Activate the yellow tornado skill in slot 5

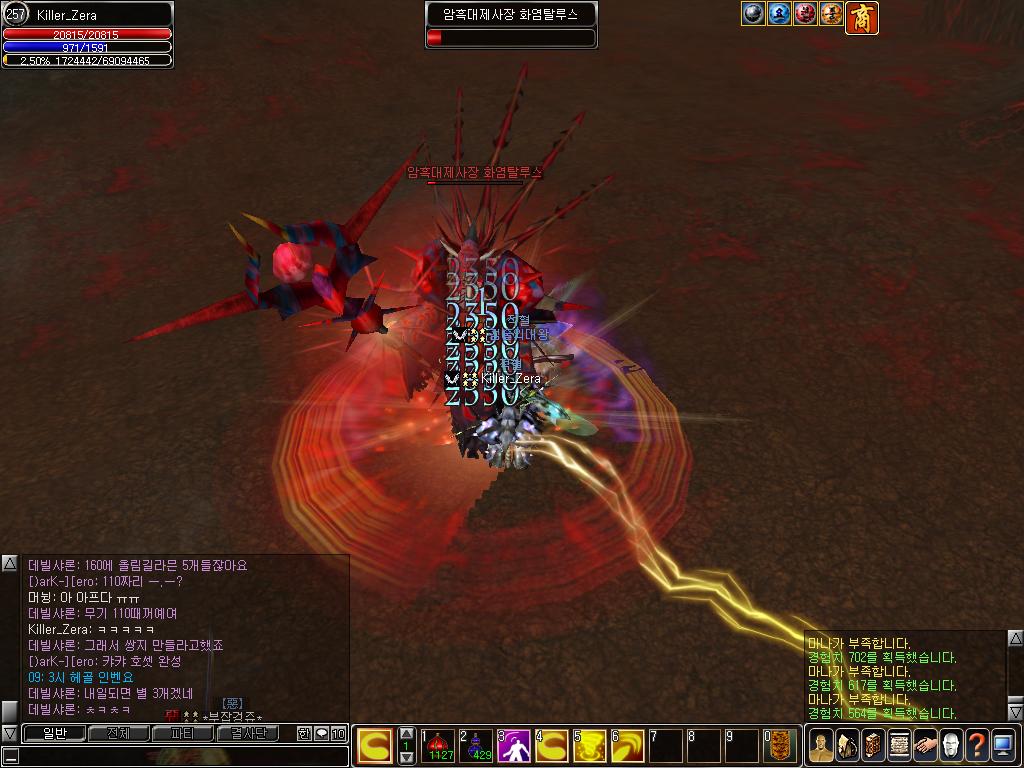[591, 746]
